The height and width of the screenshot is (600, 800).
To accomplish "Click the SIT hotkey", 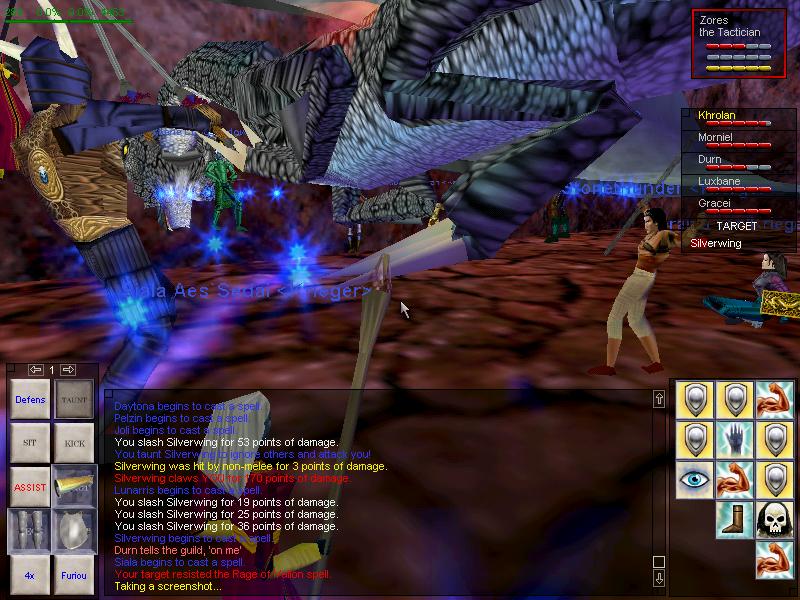I will [x=30, y=442].
